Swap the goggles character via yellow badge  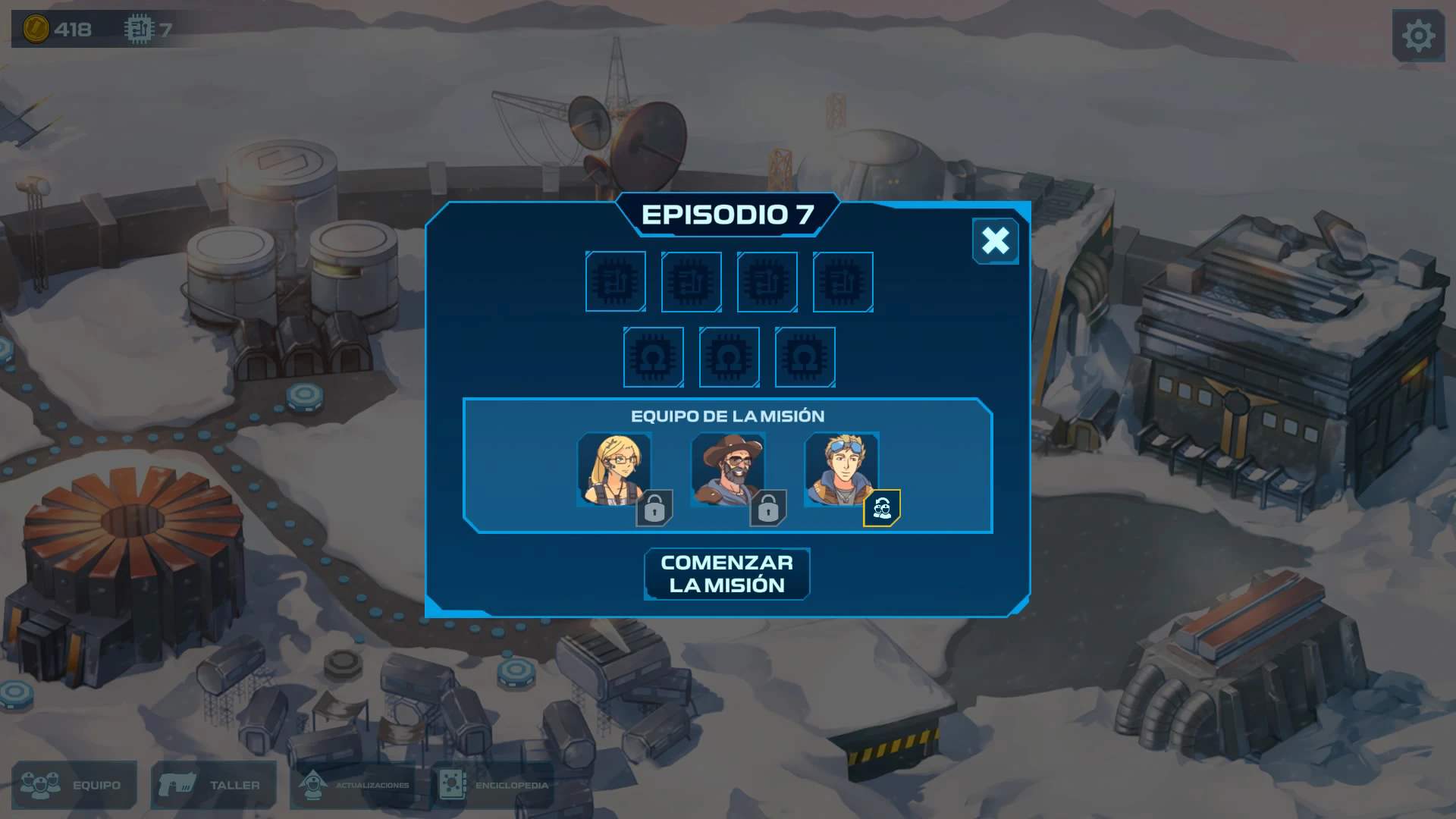point(882,508)
